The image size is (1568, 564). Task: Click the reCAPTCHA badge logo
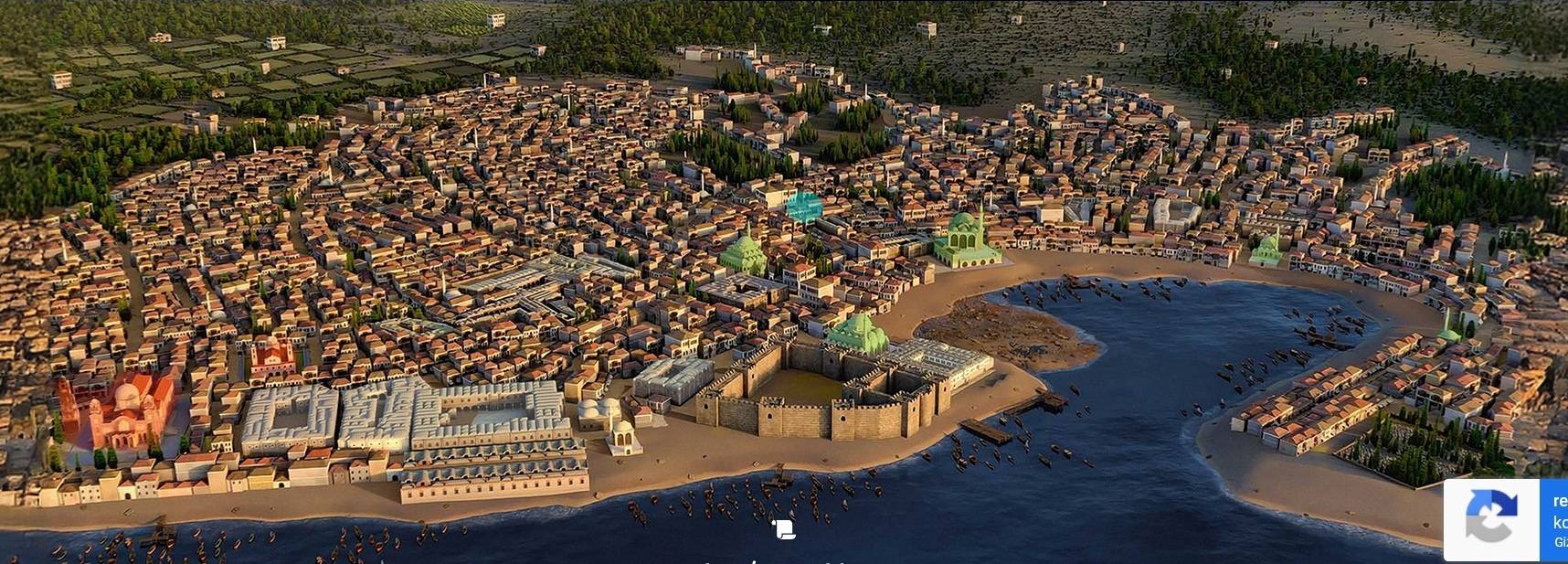pyautogui.click(x=1491, y=518)
